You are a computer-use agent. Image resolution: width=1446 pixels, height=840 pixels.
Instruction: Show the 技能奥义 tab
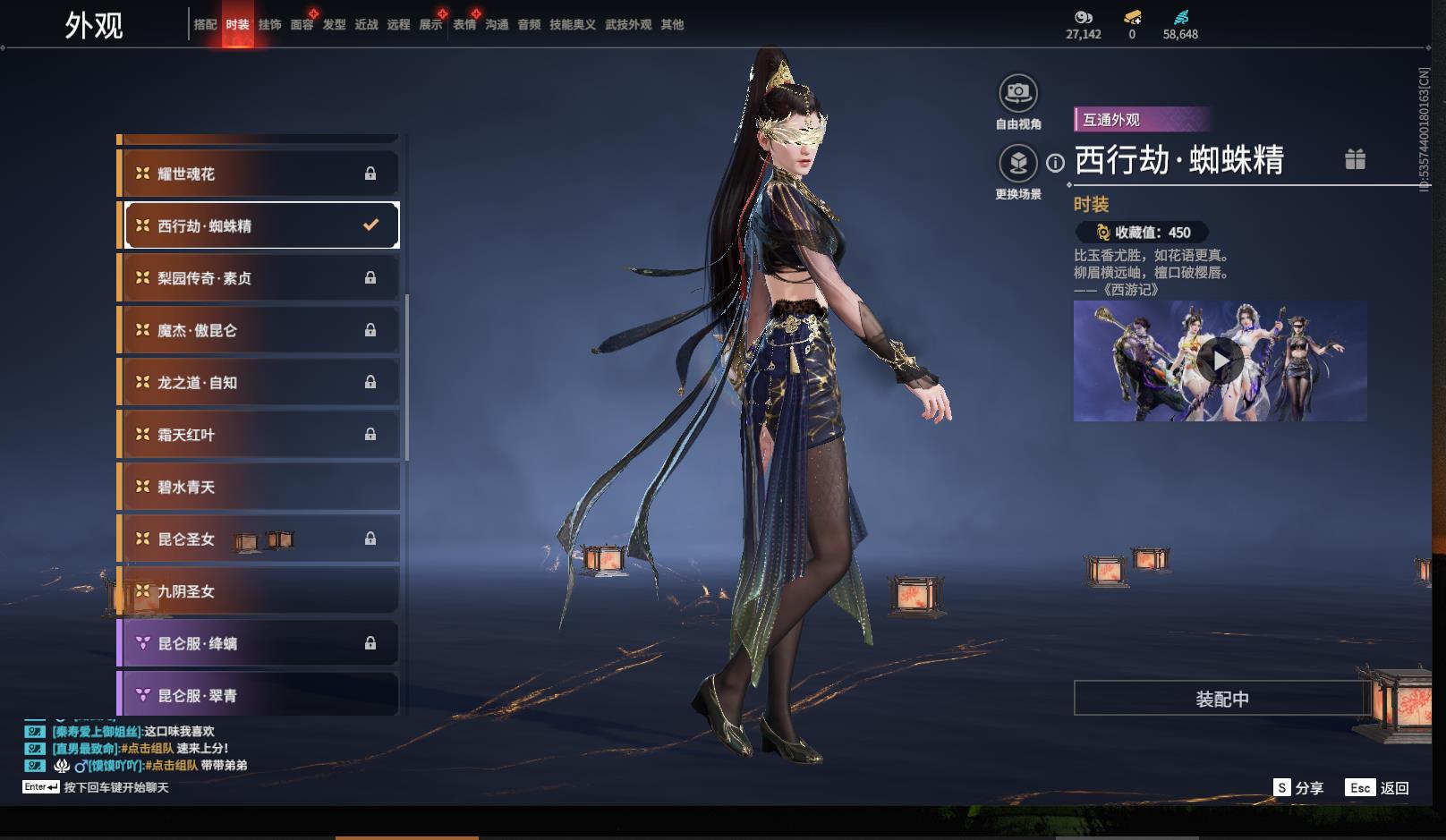pyautogui.click(x=572, y=25)
